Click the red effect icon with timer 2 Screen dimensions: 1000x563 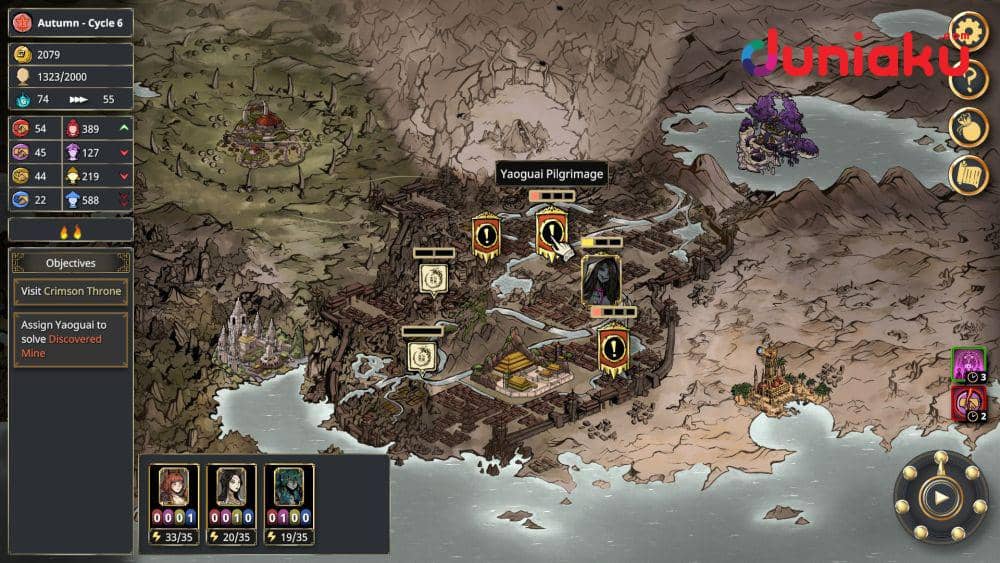point(968,404)
